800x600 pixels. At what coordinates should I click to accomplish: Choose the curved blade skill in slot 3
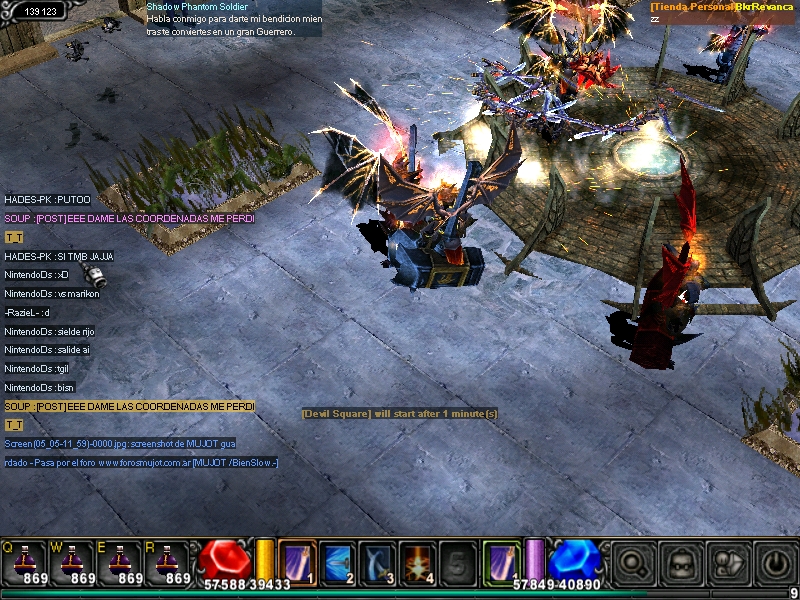click(377, 561)
